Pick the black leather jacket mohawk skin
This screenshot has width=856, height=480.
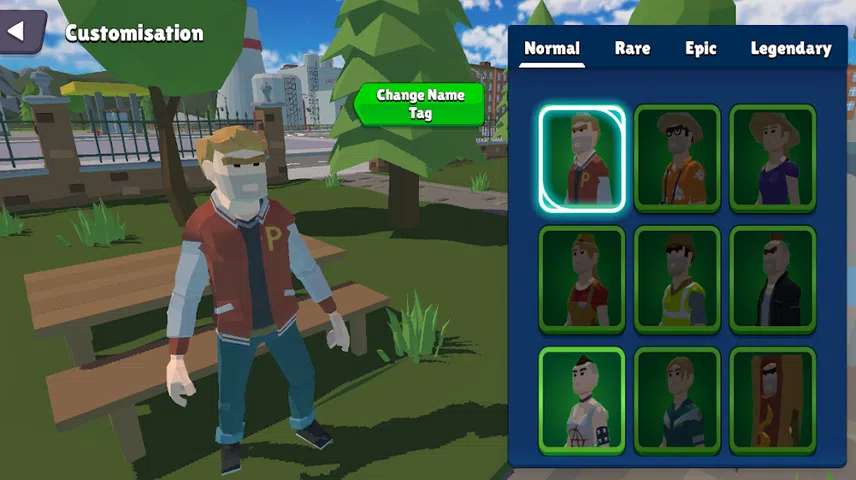click(772, 279)
